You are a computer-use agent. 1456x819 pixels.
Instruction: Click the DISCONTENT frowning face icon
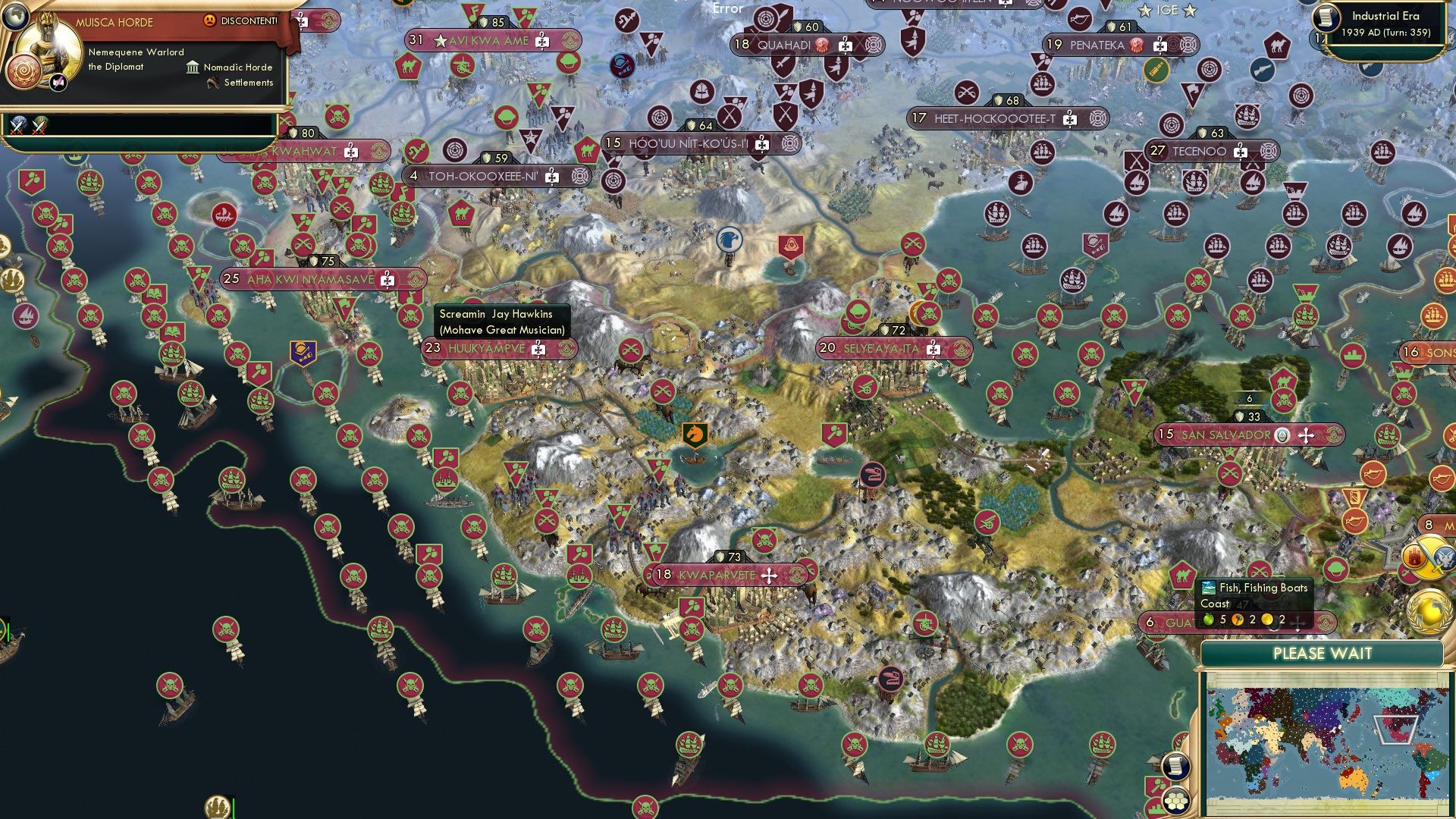[210, 20]
